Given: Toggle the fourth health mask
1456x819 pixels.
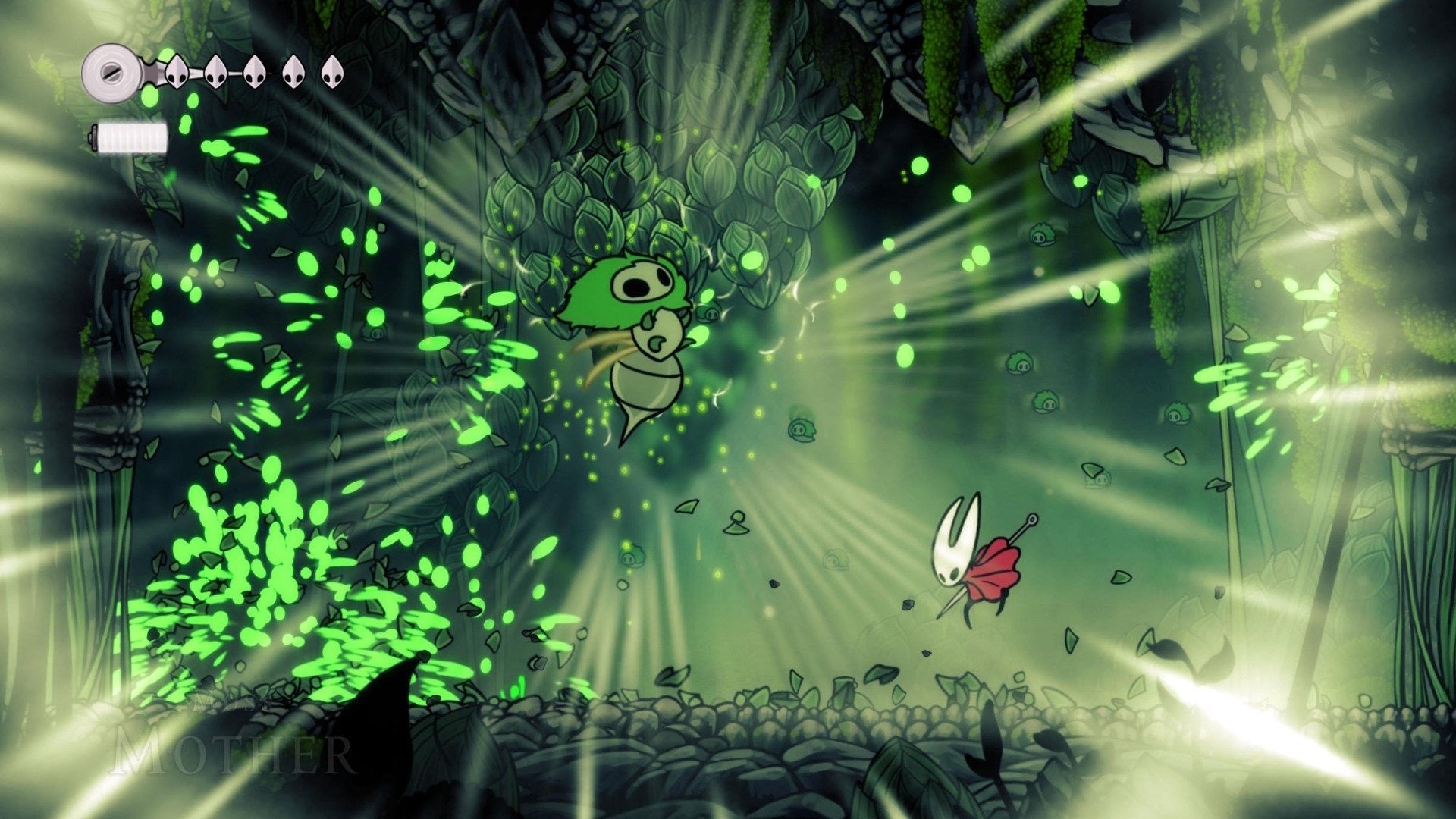Looking at the screenshot, I should point(294,71).
